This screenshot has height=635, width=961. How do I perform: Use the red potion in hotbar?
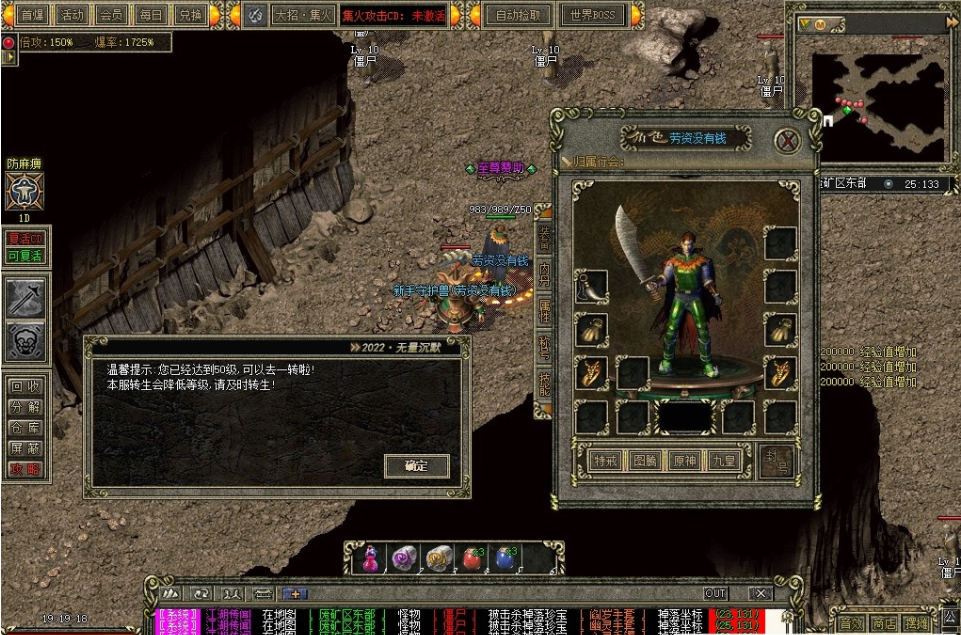[x=472, y=558]
